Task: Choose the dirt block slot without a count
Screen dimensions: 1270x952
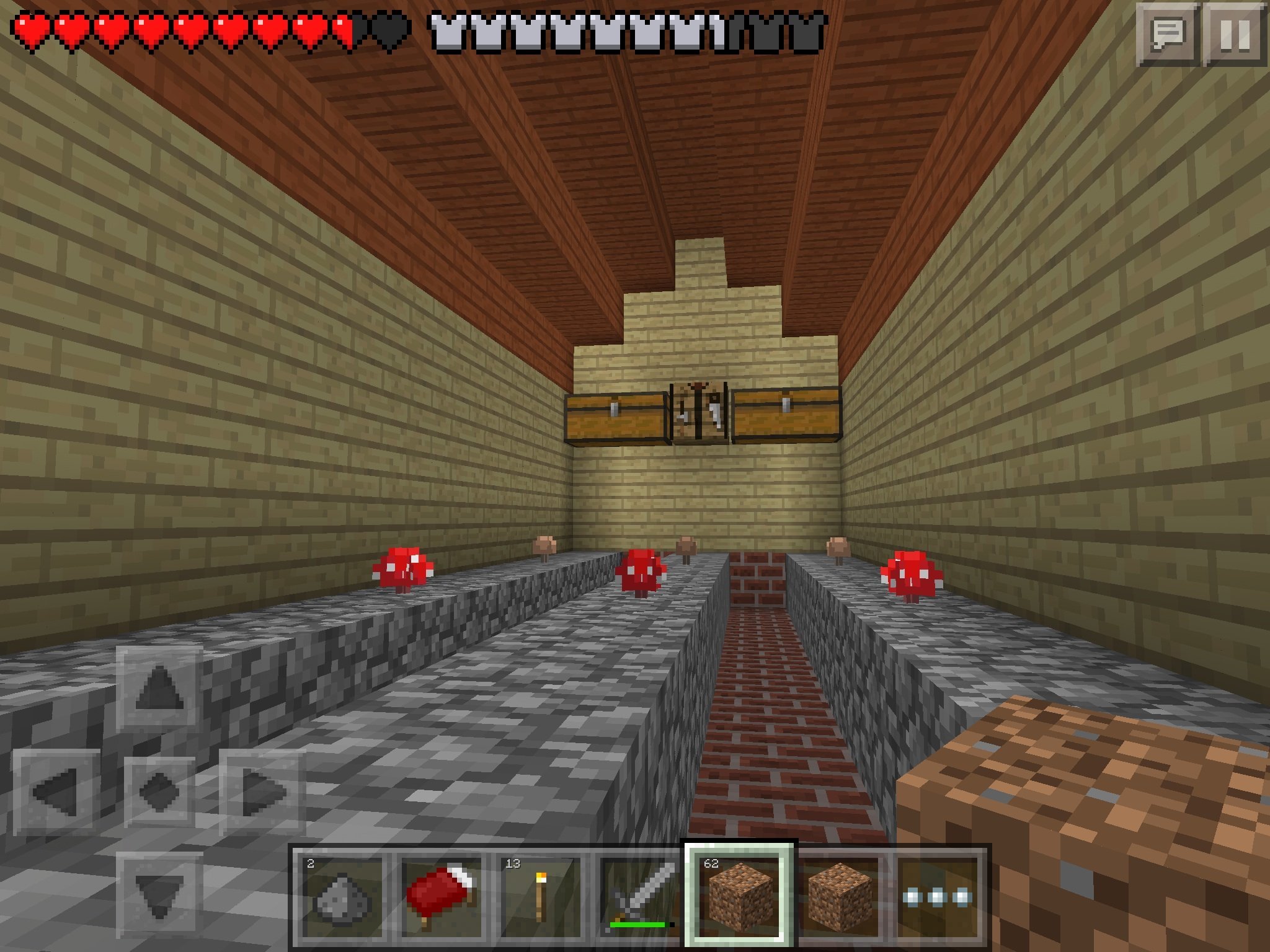Action: click(838, 896)
